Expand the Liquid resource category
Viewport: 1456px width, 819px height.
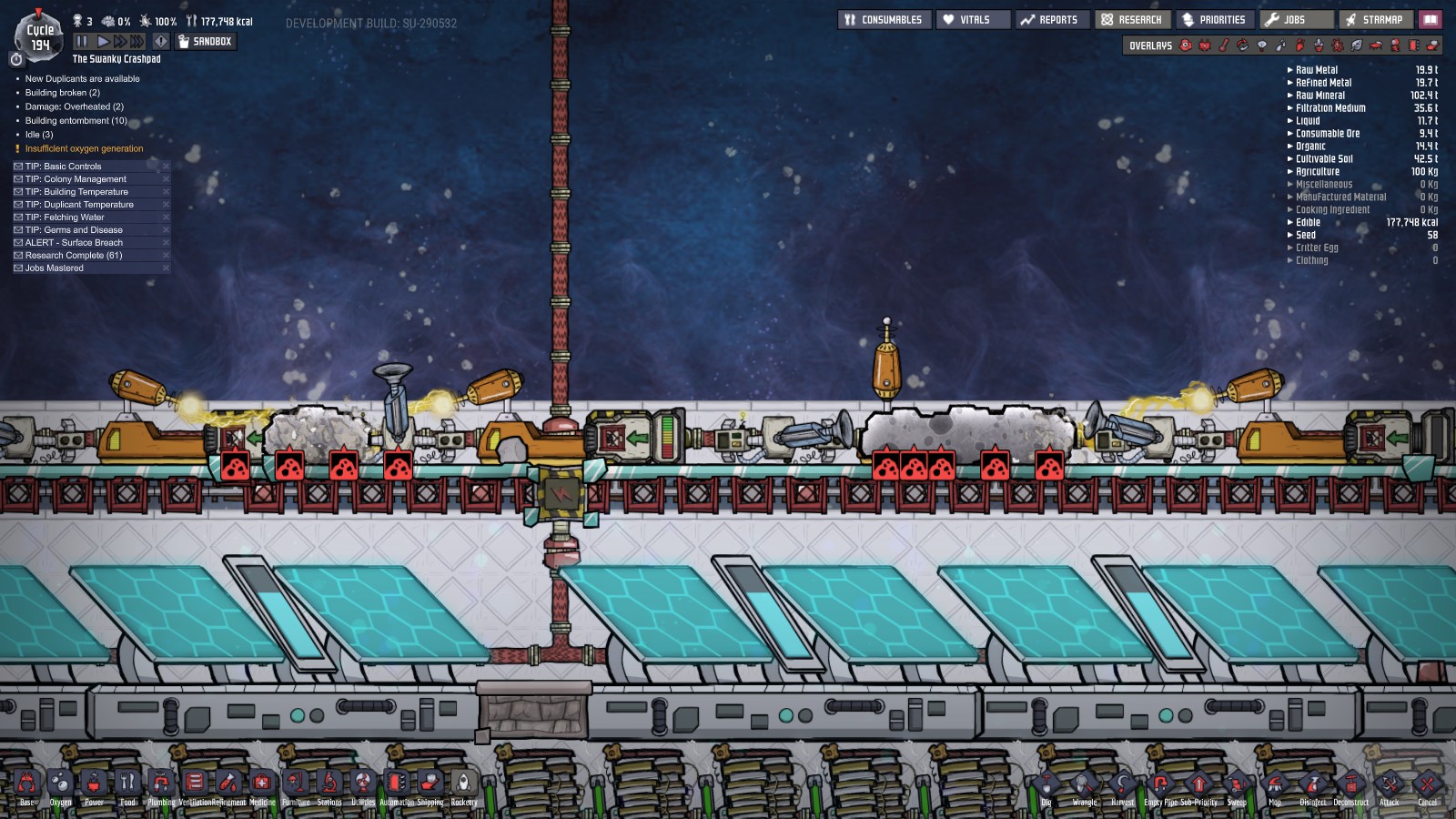point(1290,120)
